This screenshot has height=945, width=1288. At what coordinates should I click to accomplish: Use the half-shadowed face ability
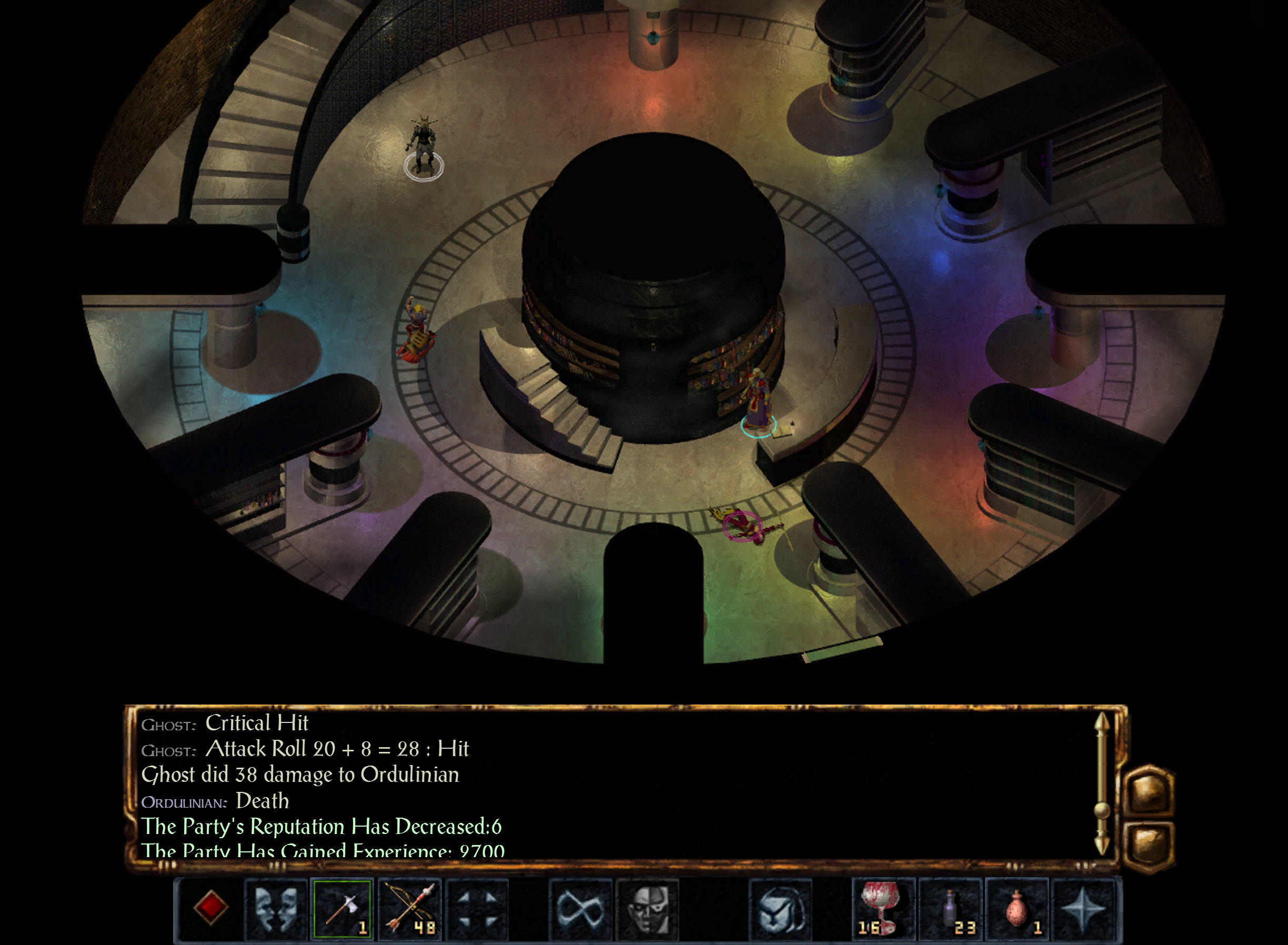(648, 908)
